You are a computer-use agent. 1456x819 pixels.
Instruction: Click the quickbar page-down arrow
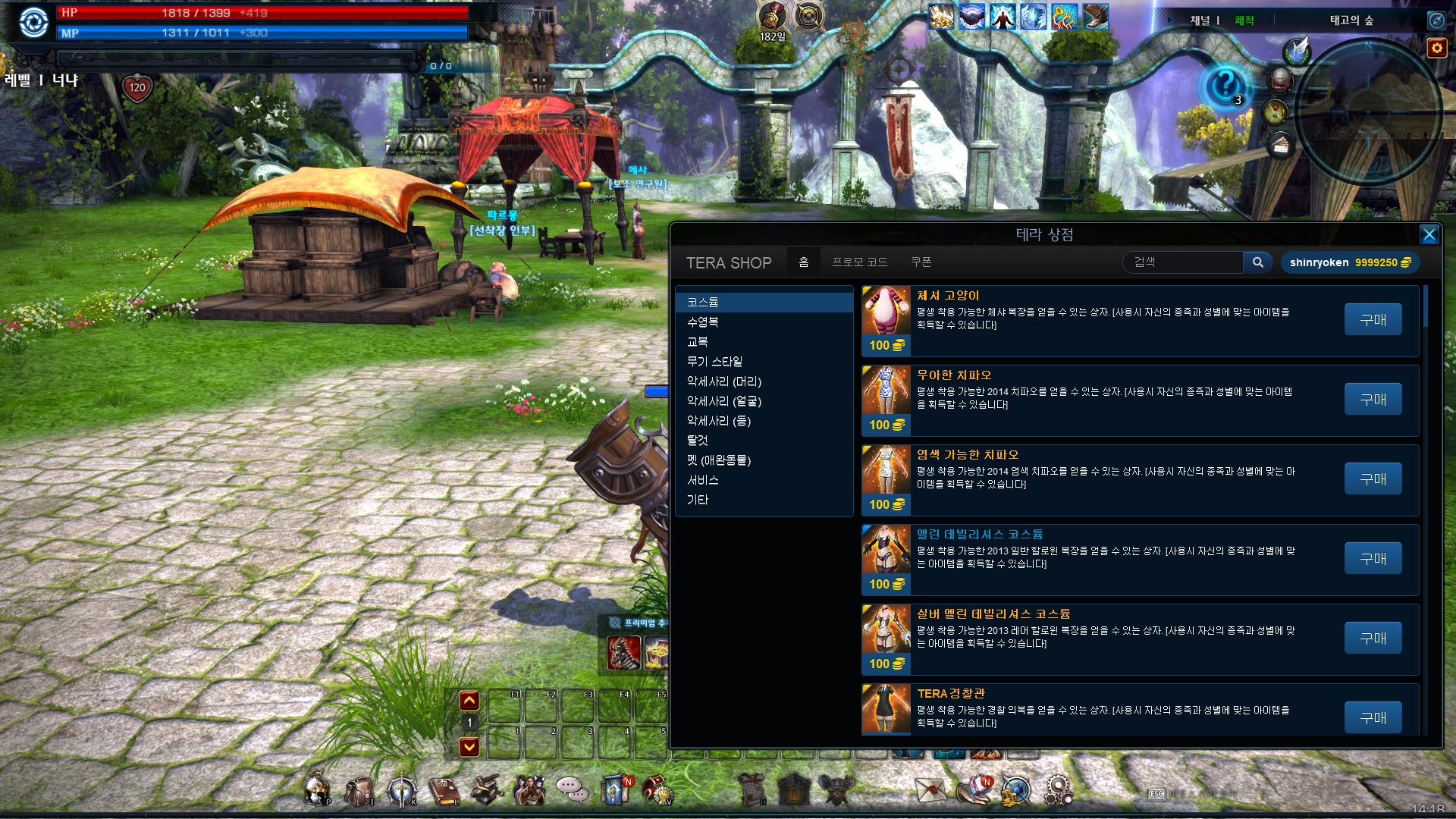(x=469, y=747)
